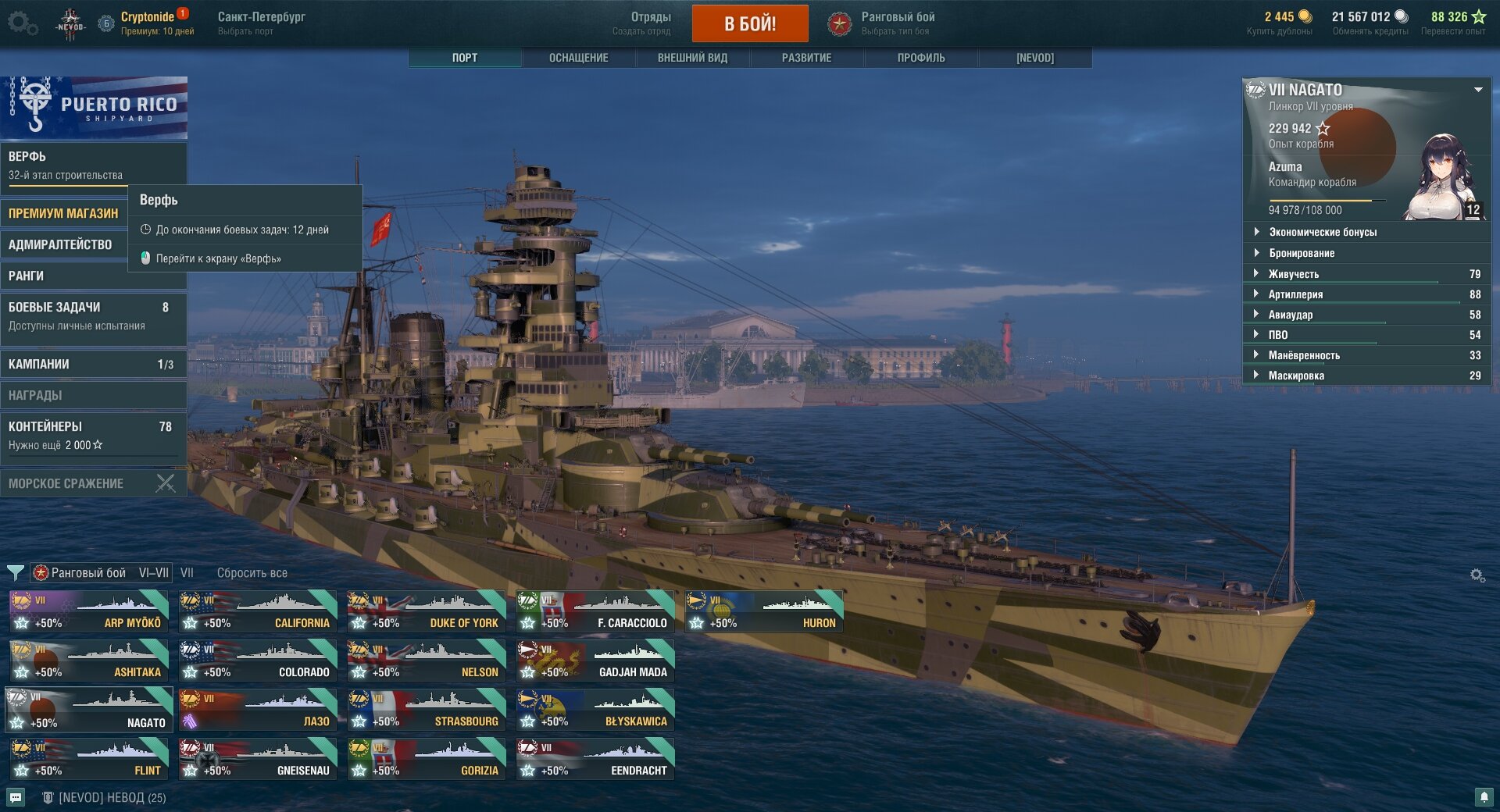Show the ПРОФИЛЬ tab
The image size is (1500, 812).
coord(920,58)
